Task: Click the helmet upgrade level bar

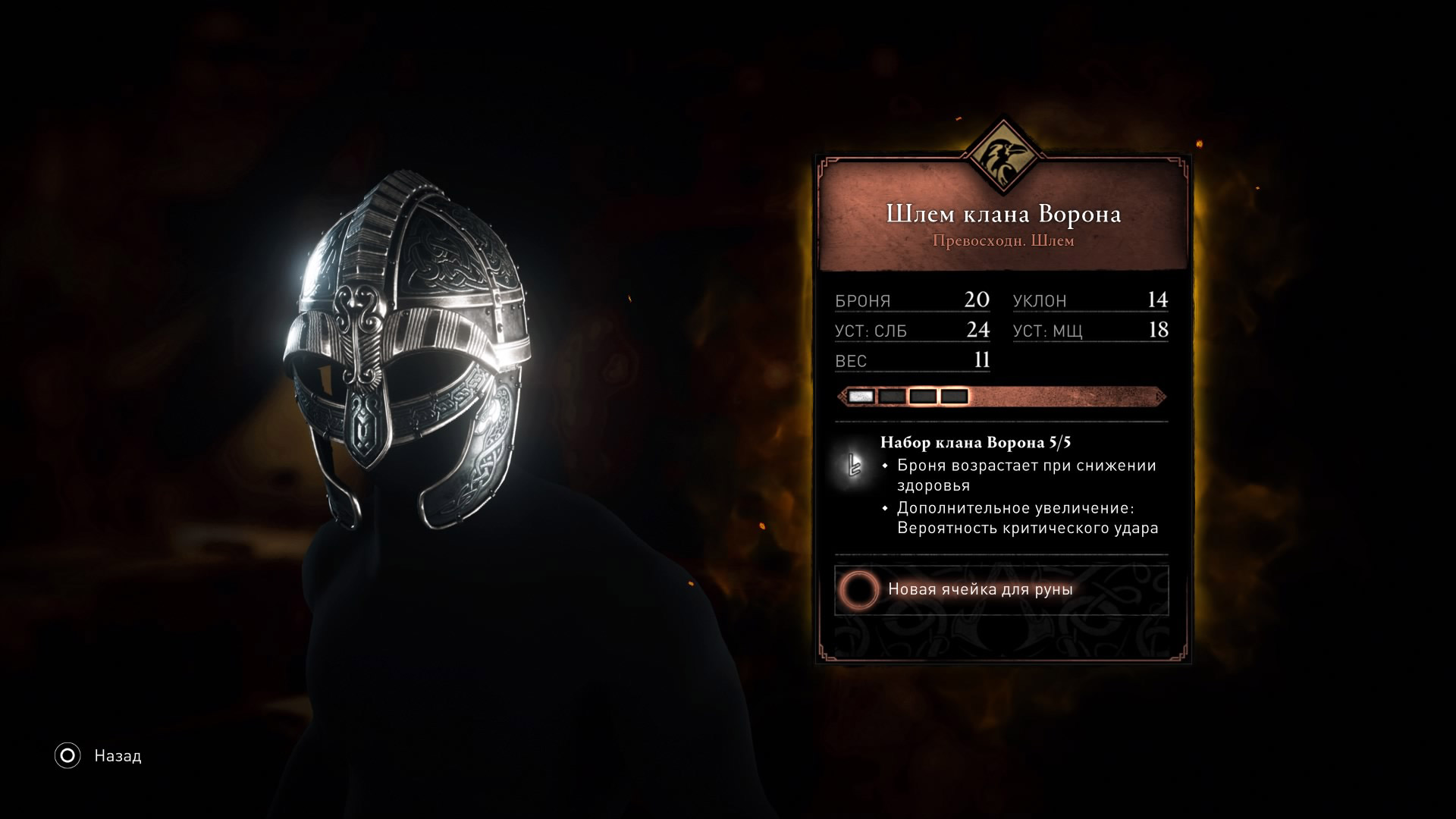Action: (x=1001, y=396)
